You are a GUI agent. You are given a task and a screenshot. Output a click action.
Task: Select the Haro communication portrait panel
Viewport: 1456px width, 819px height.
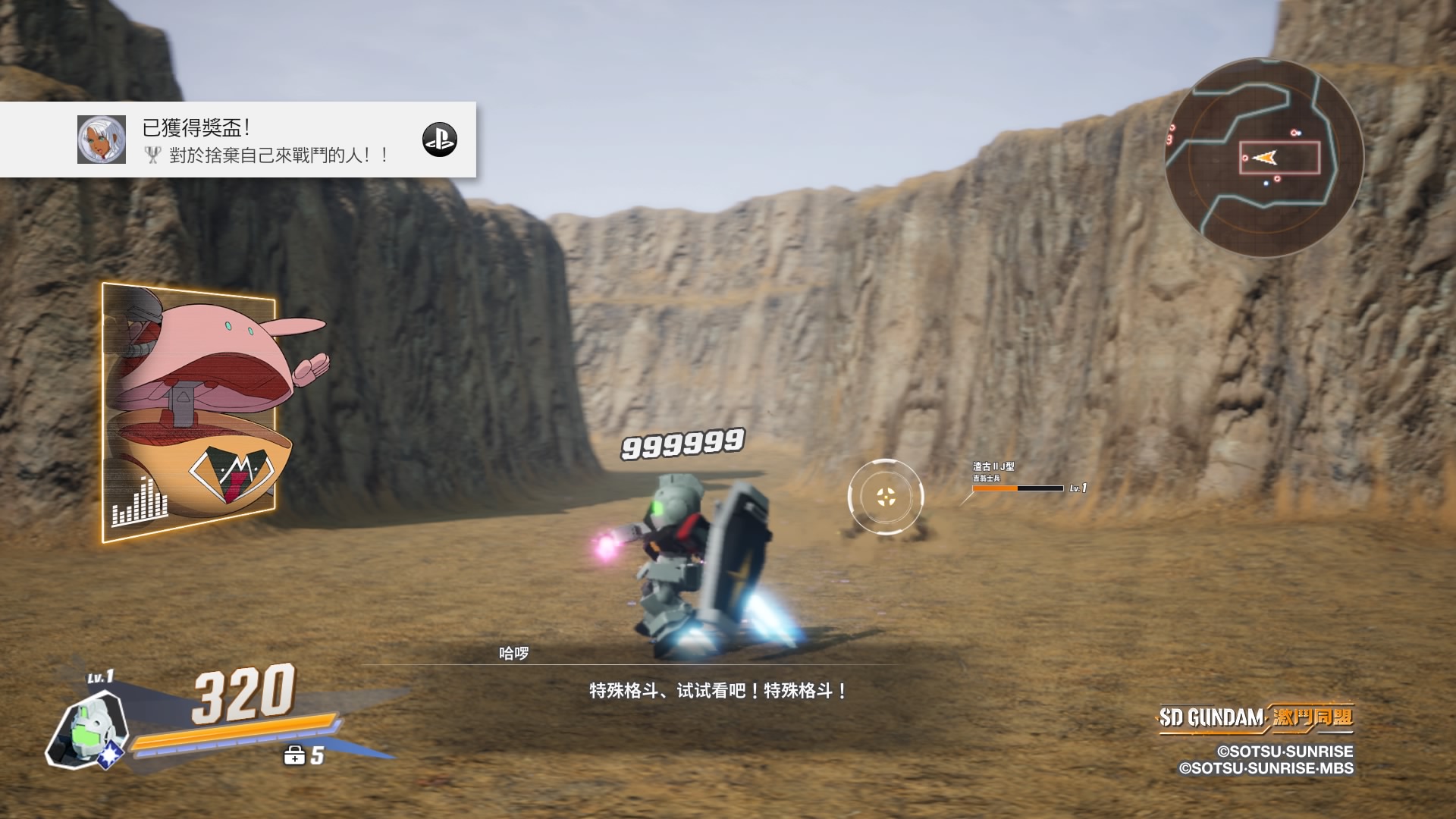[190, 413]
